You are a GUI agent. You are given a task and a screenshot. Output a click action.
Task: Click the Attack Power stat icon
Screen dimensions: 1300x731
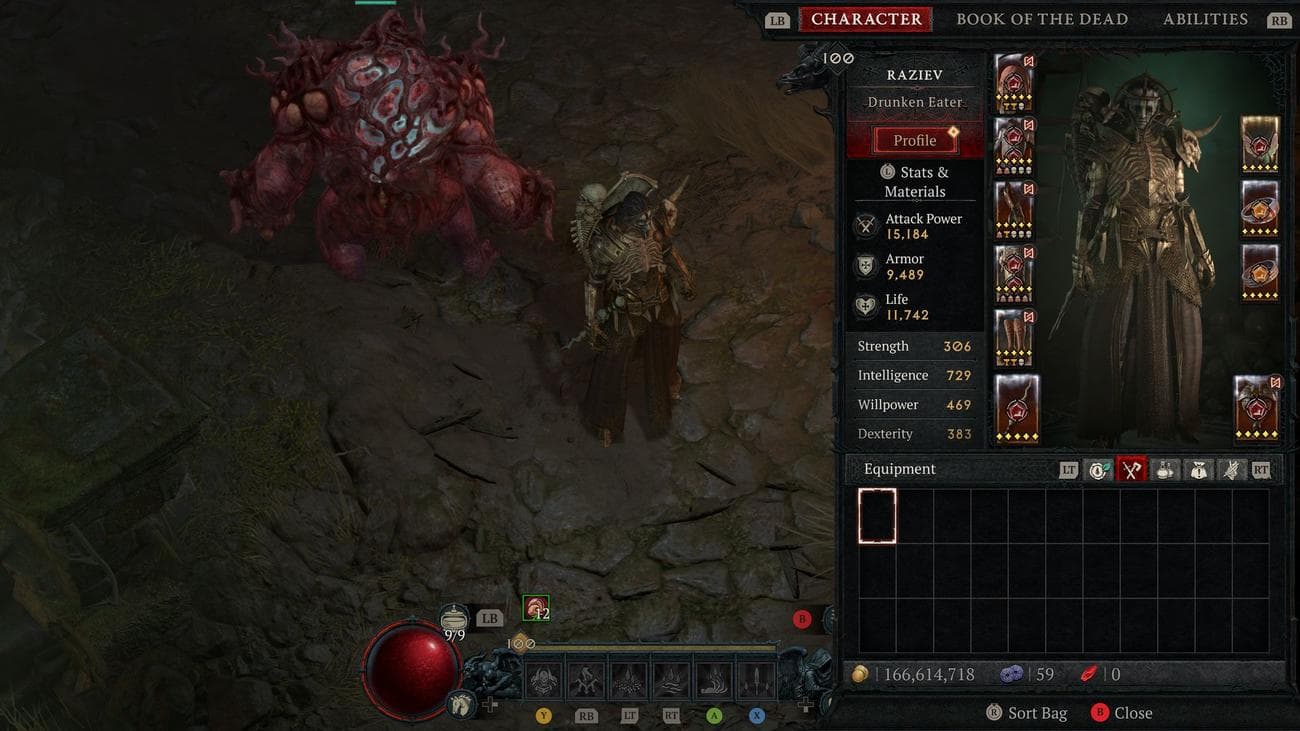(x=865, y=226)
